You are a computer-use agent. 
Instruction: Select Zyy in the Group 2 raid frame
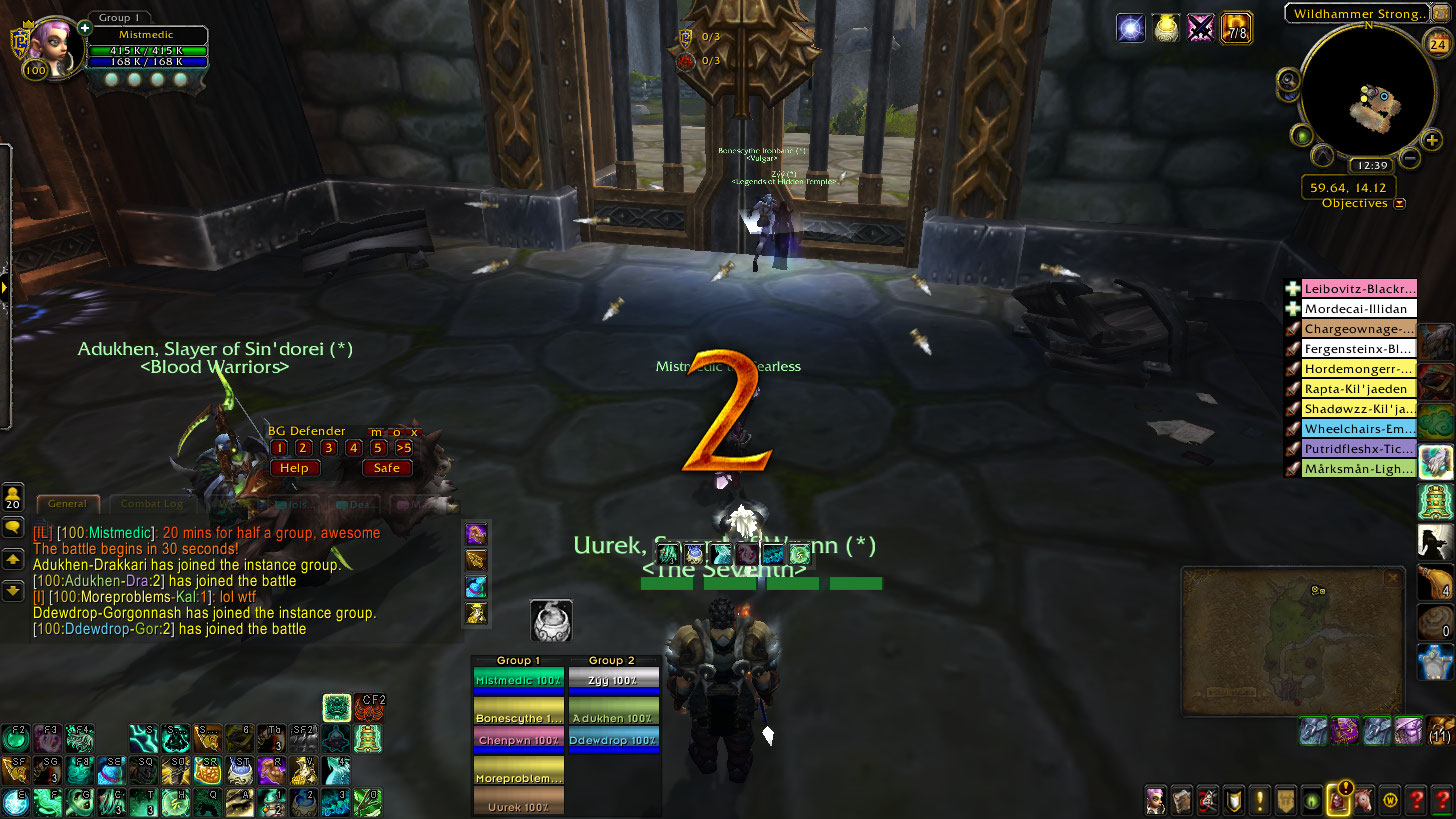click(613, 681)
